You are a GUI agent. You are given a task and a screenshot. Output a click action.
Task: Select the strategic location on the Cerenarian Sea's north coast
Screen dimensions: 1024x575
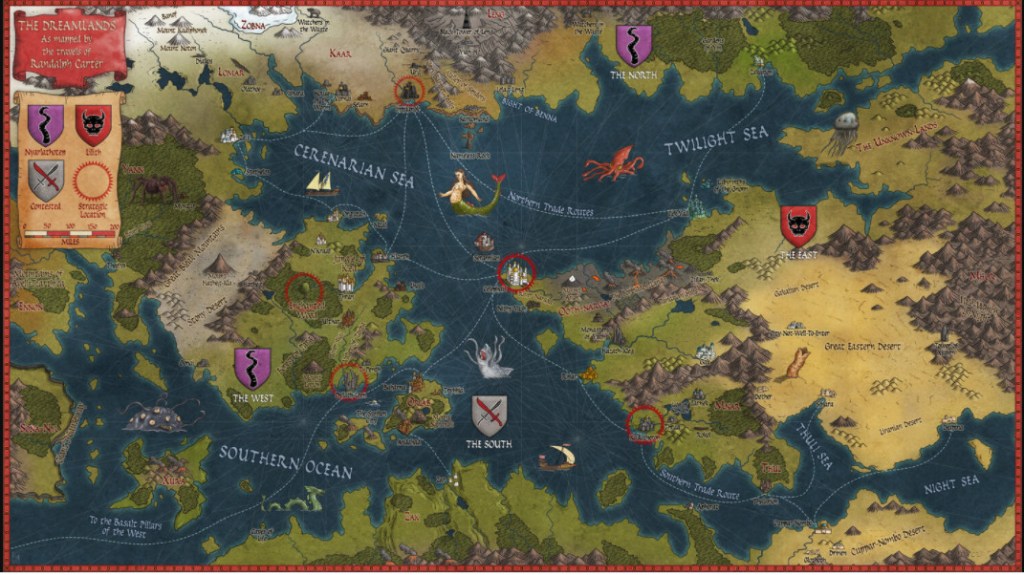click(x=409, y=92)
